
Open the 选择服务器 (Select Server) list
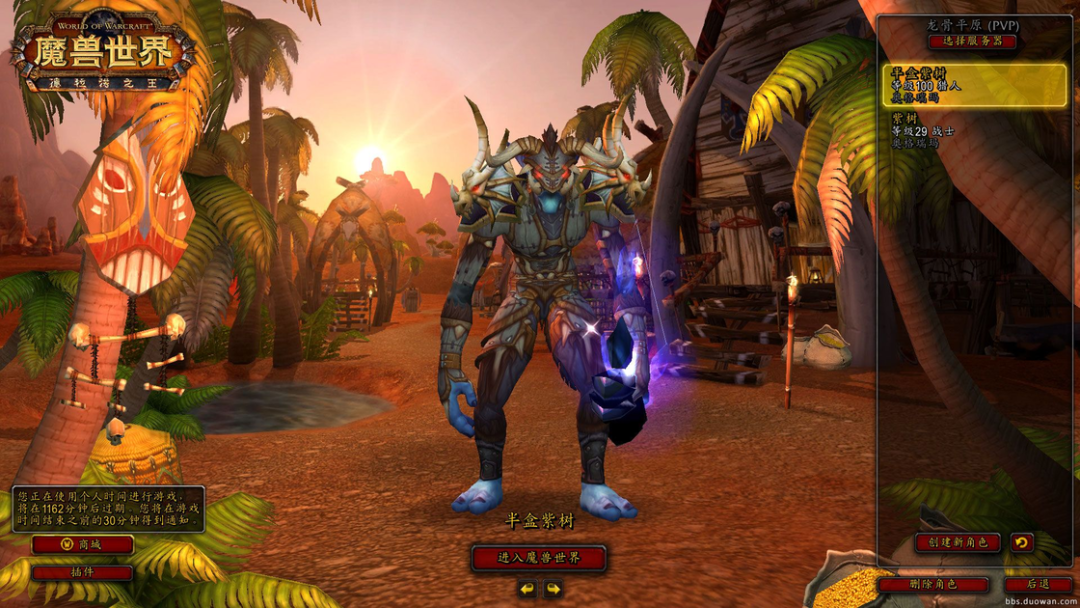click(x=972, y=42)
